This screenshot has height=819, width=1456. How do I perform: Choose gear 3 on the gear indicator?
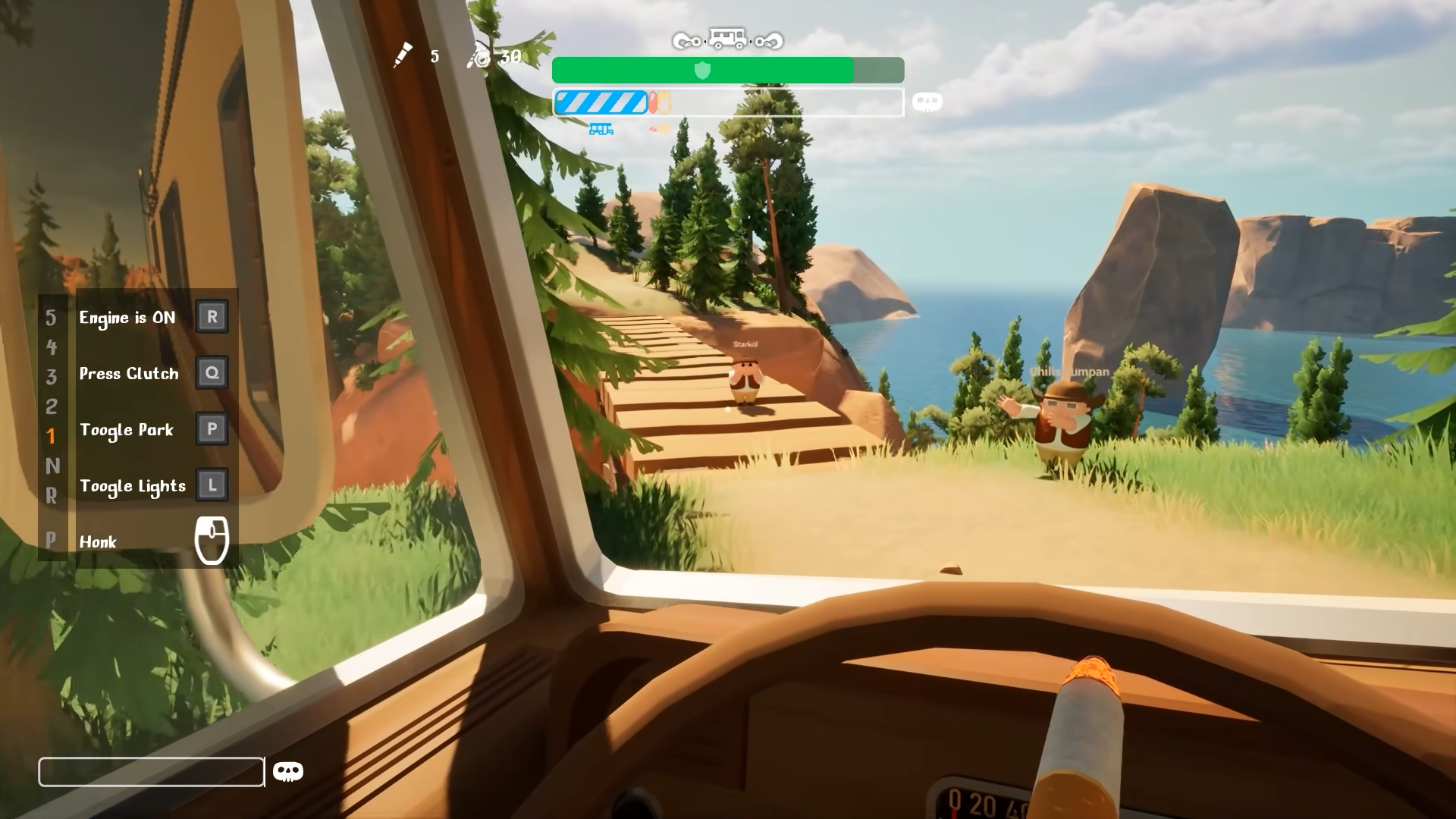(51, 377)
